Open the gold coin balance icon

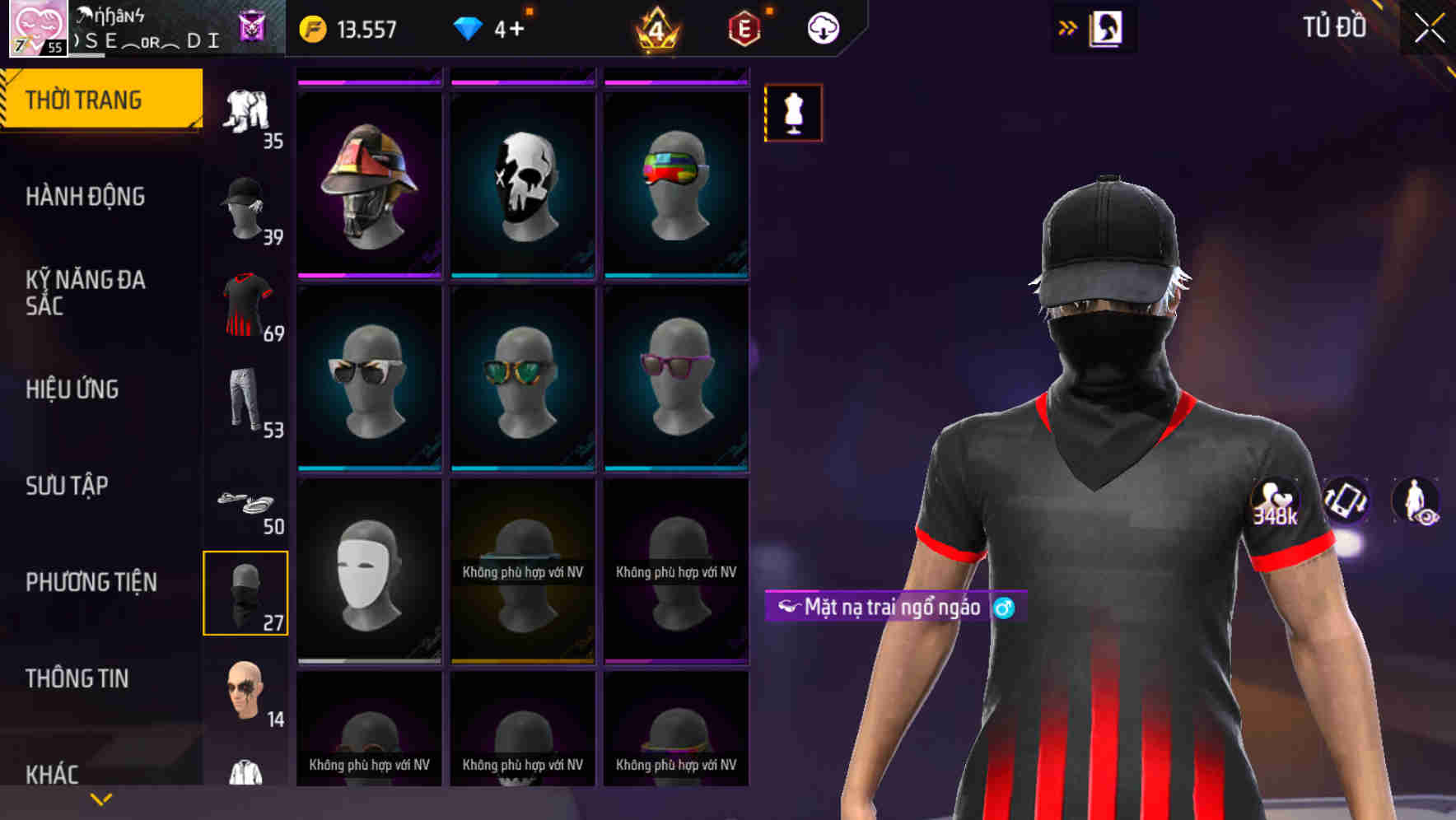click(x=314, y=27)
